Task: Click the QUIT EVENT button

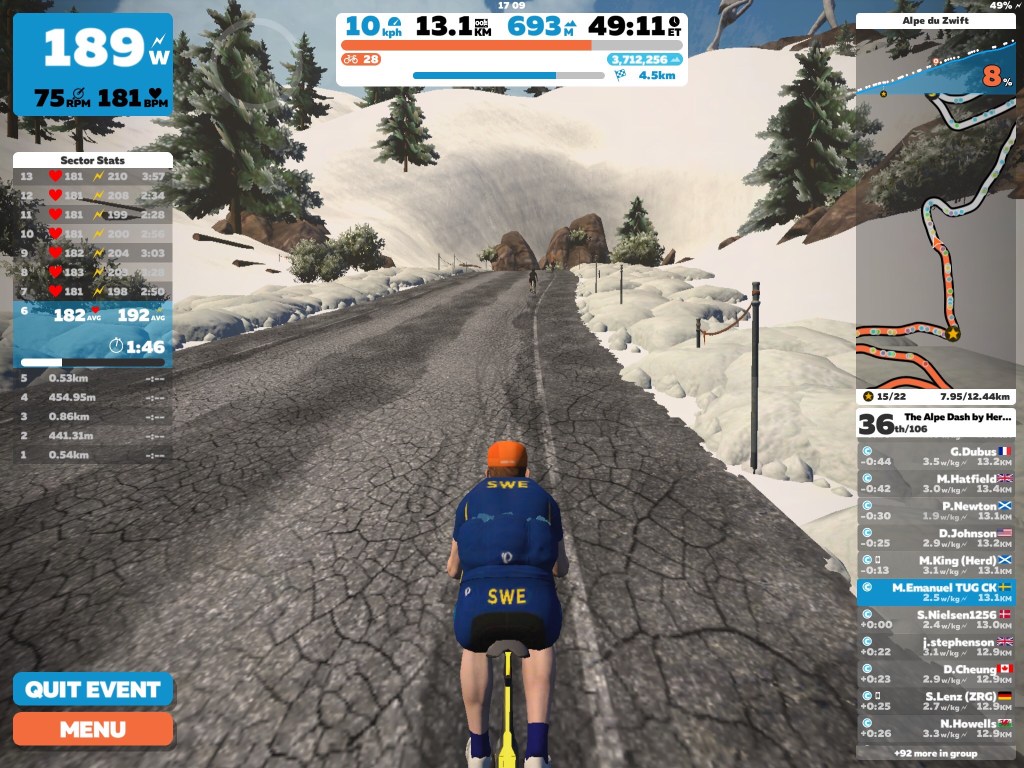Action: coord(92,689)
